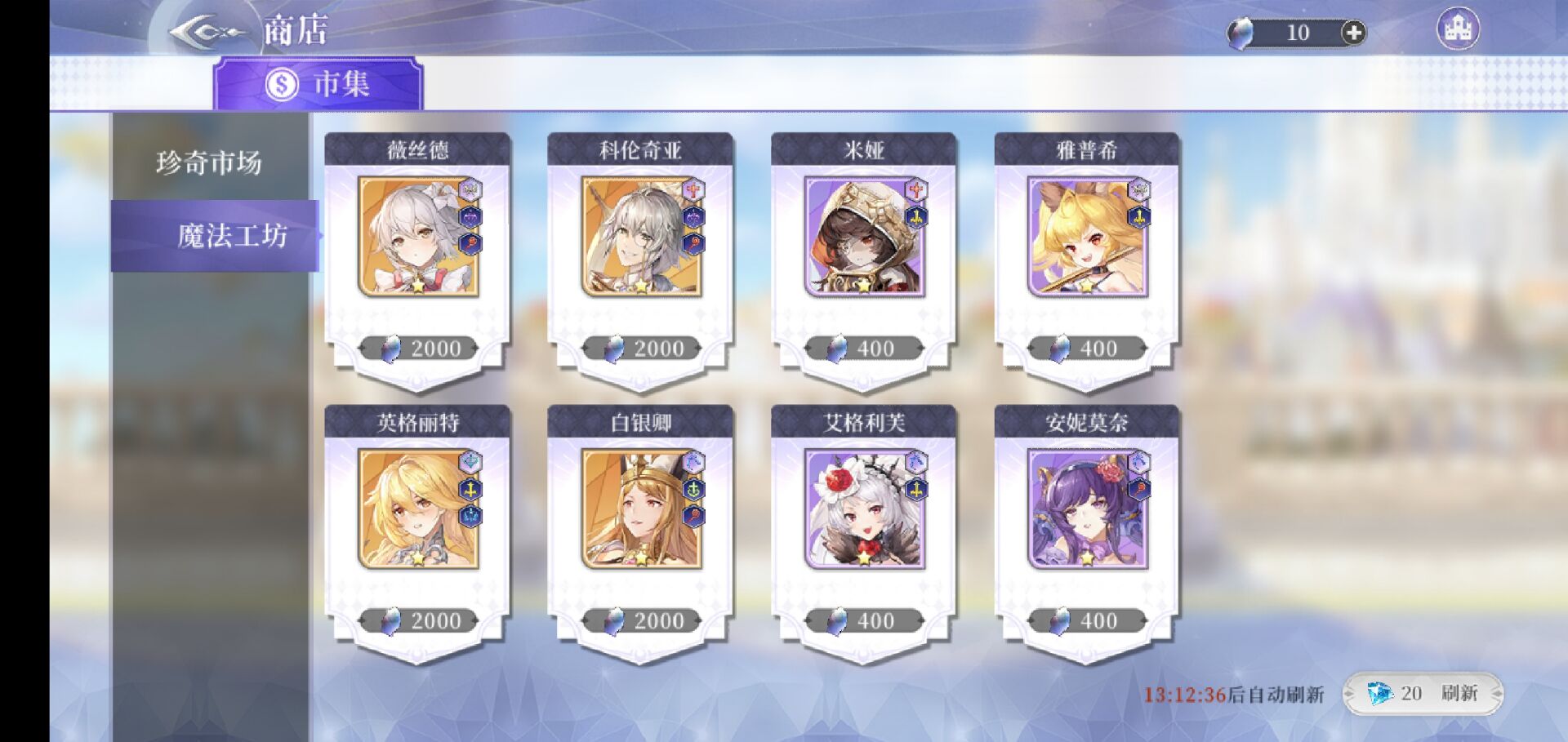
Task: Add more crystals with the plus button
Action: 1352,33
